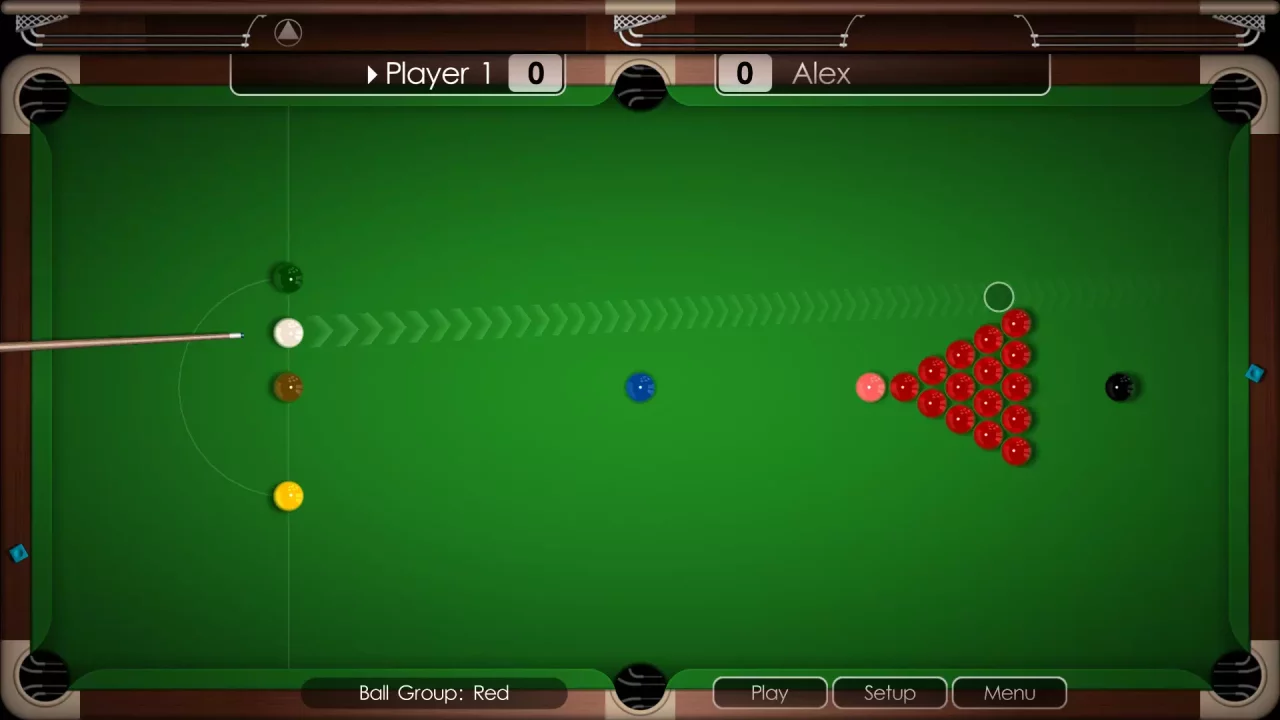Click the Player 1 turn arrow marker
The image size is (1280, 720).
371,74
